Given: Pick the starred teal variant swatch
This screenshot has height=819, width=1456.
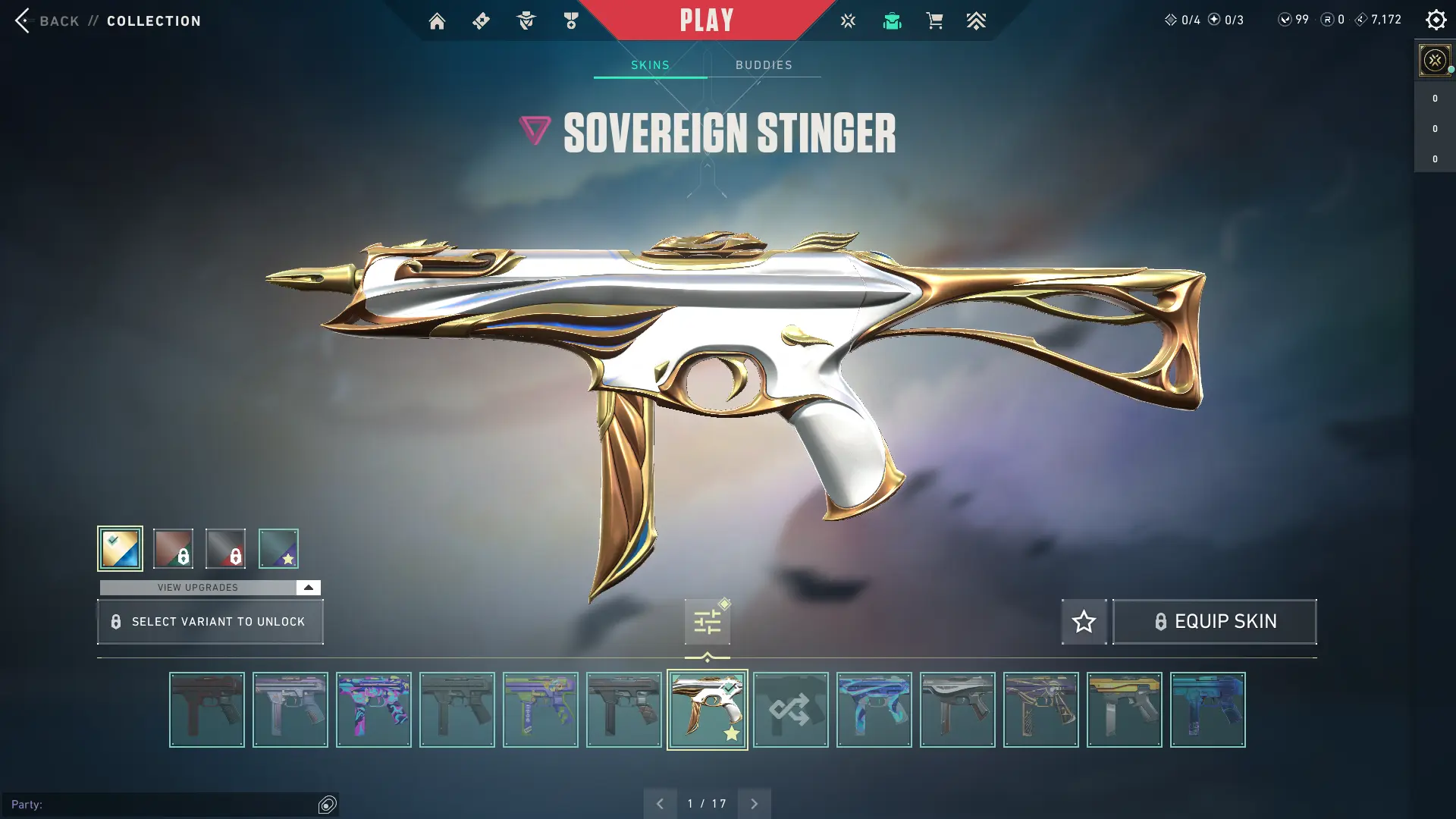Looking at the screenshot, I should 278,548.
